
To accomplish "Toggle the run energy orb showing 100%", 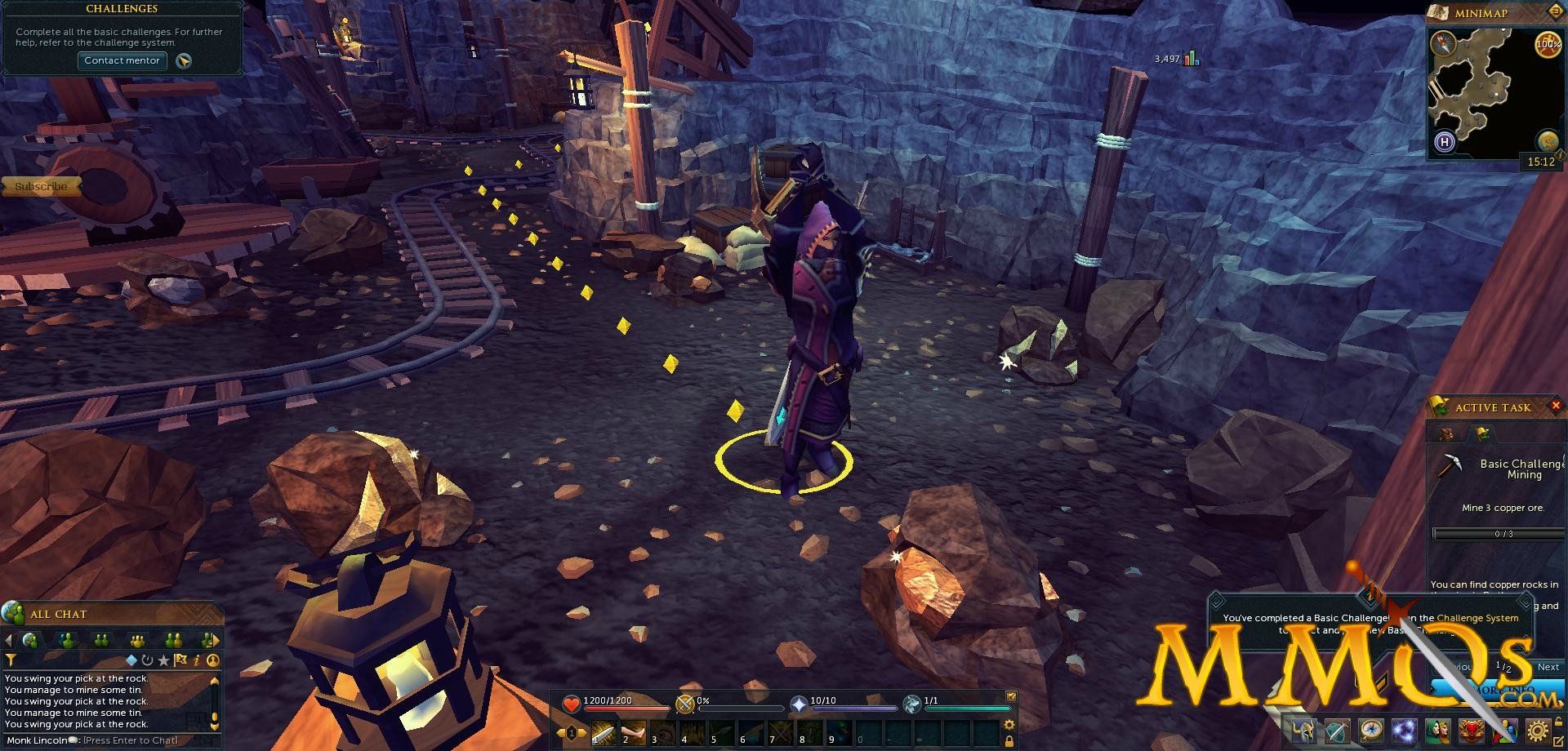I will (1548, 44).
